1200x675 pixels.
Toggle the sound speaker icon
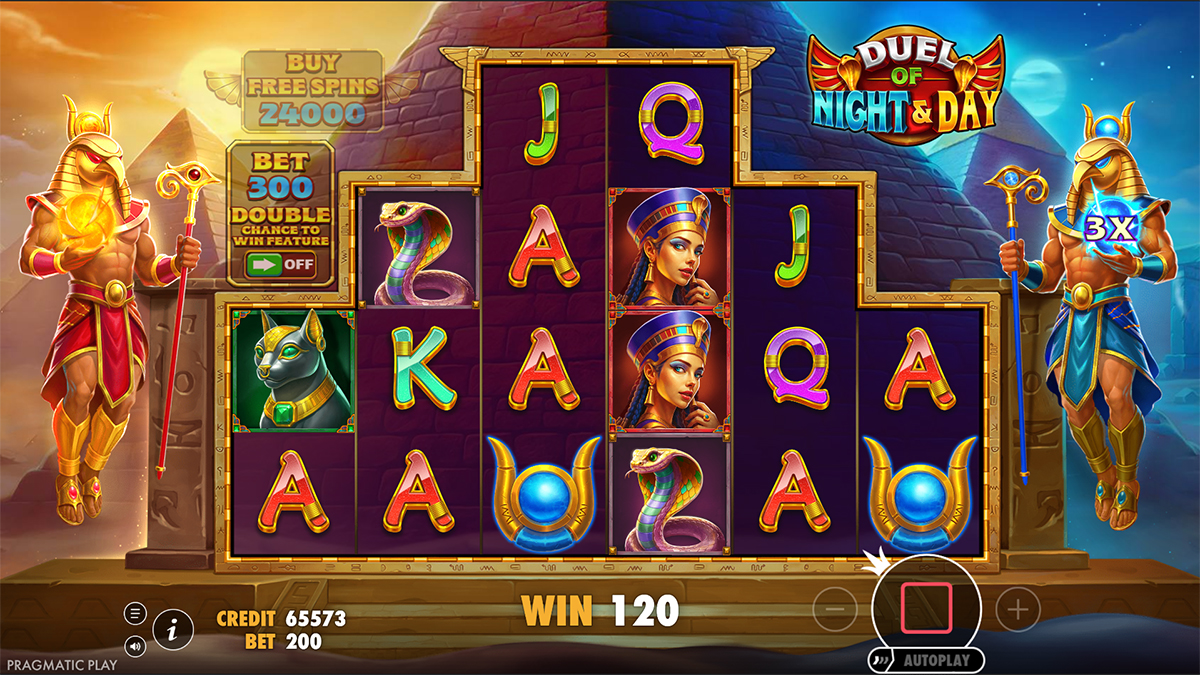click(x=136, y=646)
